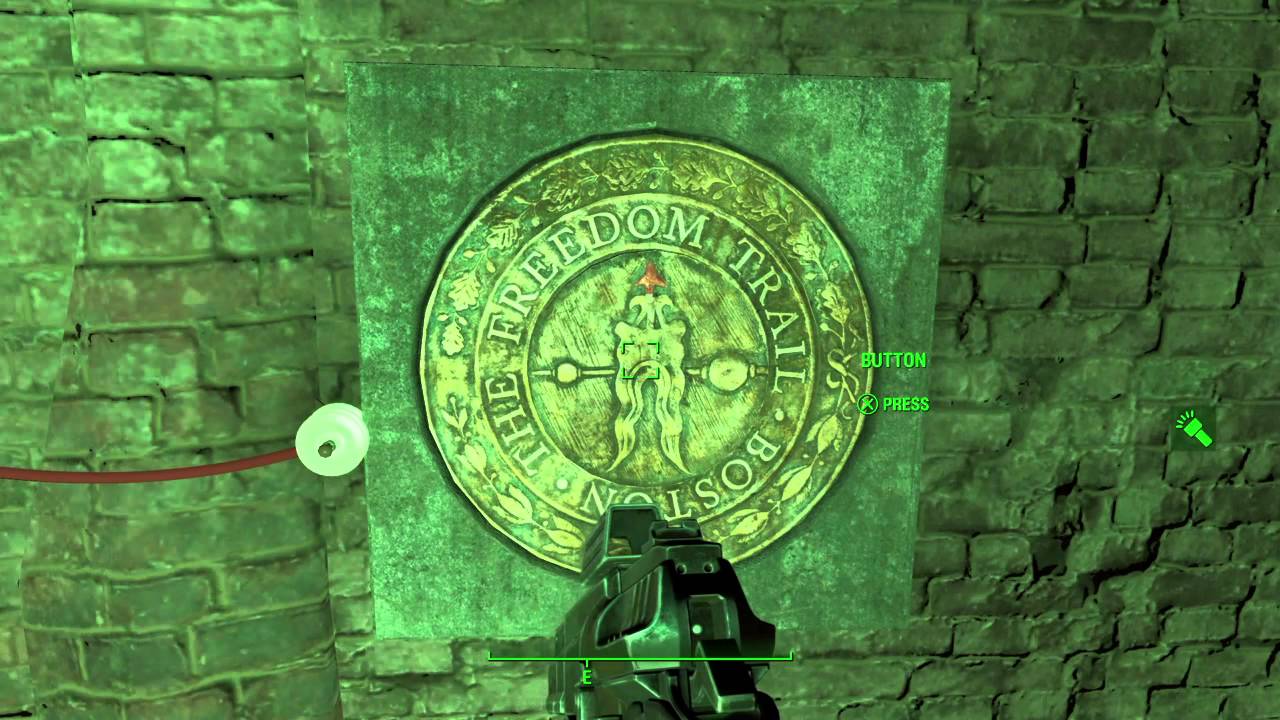The width and height of the screenshot is (1280, 720).
Task: Click the left bead on the seal's crossbar
Action: 566,372
